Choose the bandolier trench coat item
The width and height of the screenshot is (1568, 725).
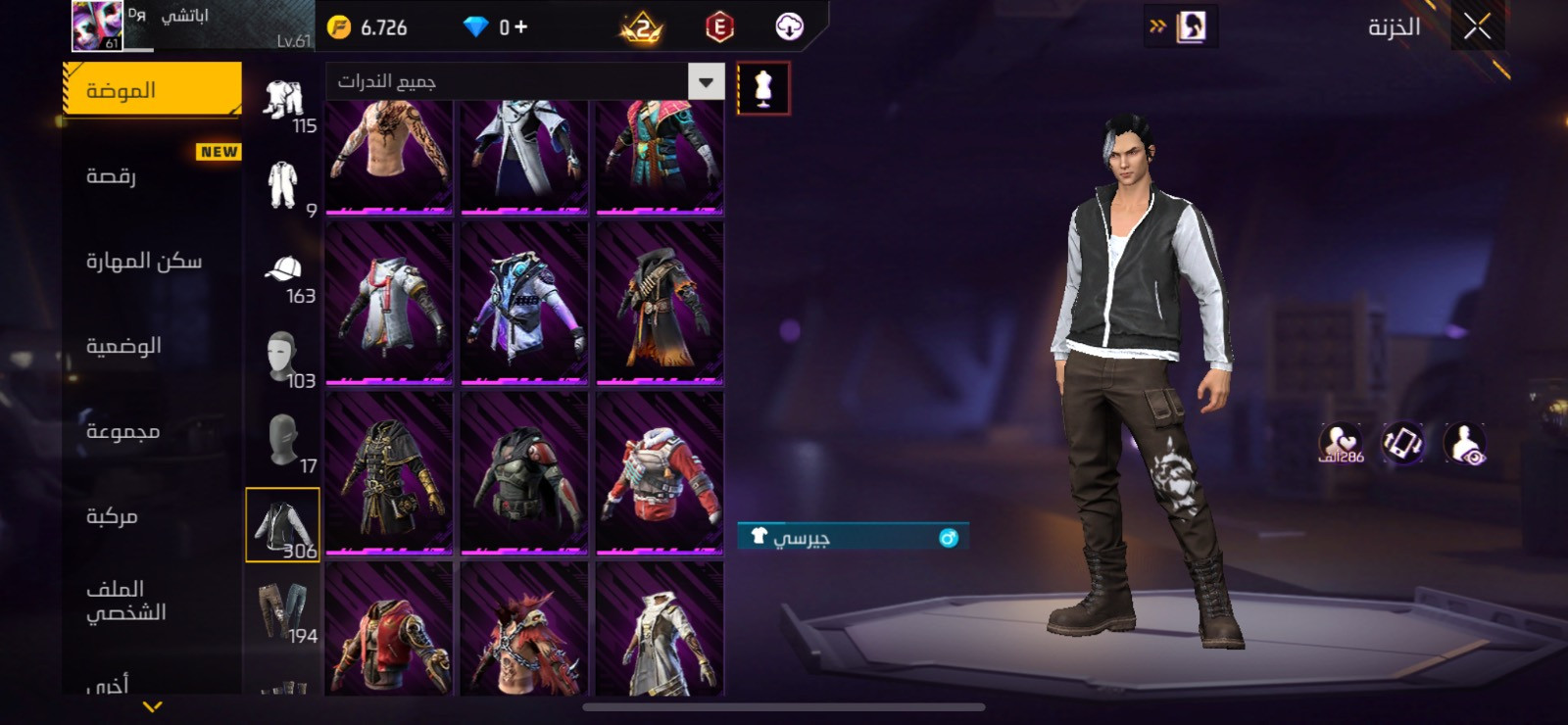pos(660,302)
